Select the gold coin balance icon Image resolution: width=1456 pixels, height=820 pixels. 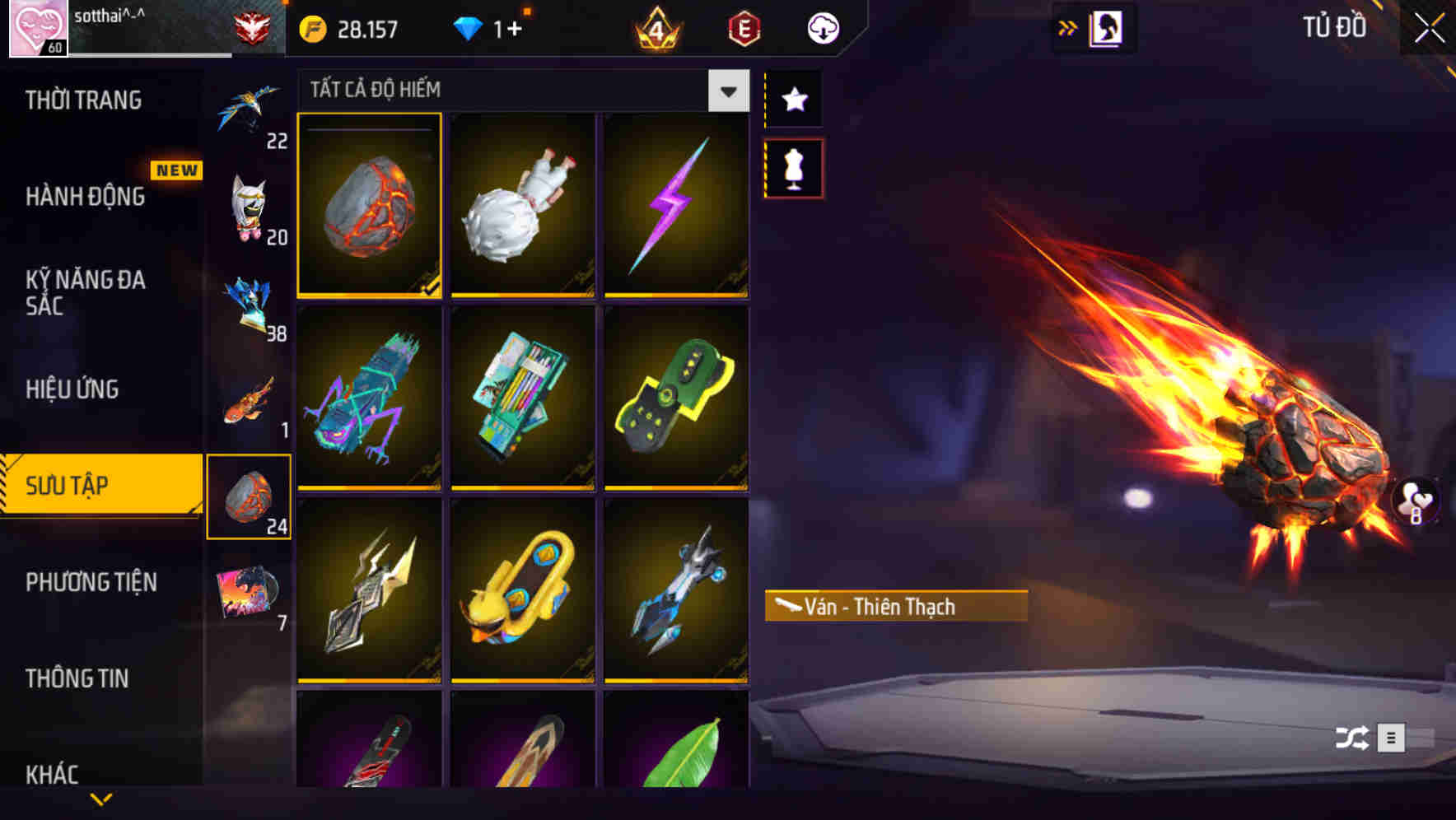(x=311, y=27)
